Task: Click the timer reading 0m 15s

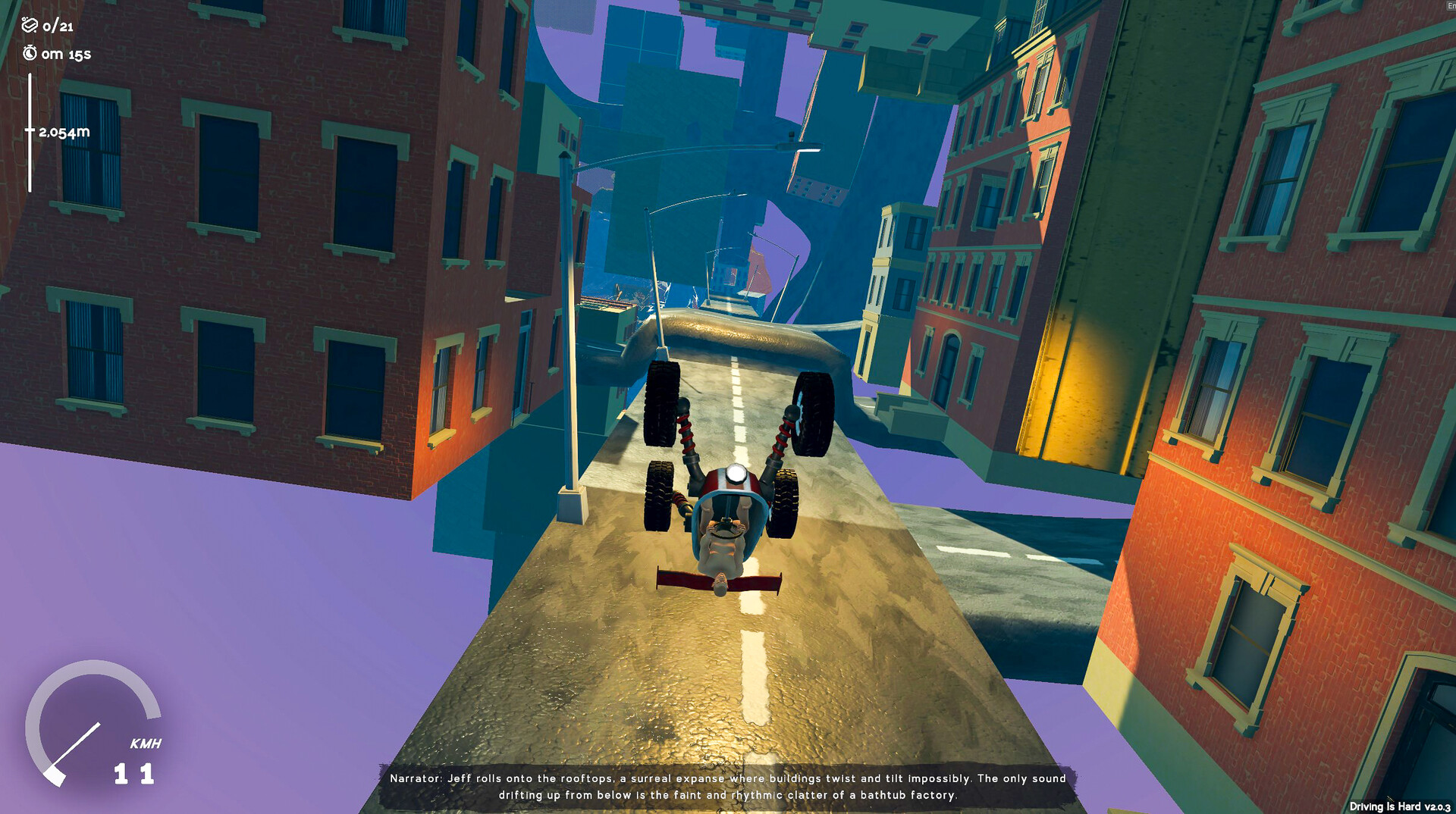Action: [67, 54]
